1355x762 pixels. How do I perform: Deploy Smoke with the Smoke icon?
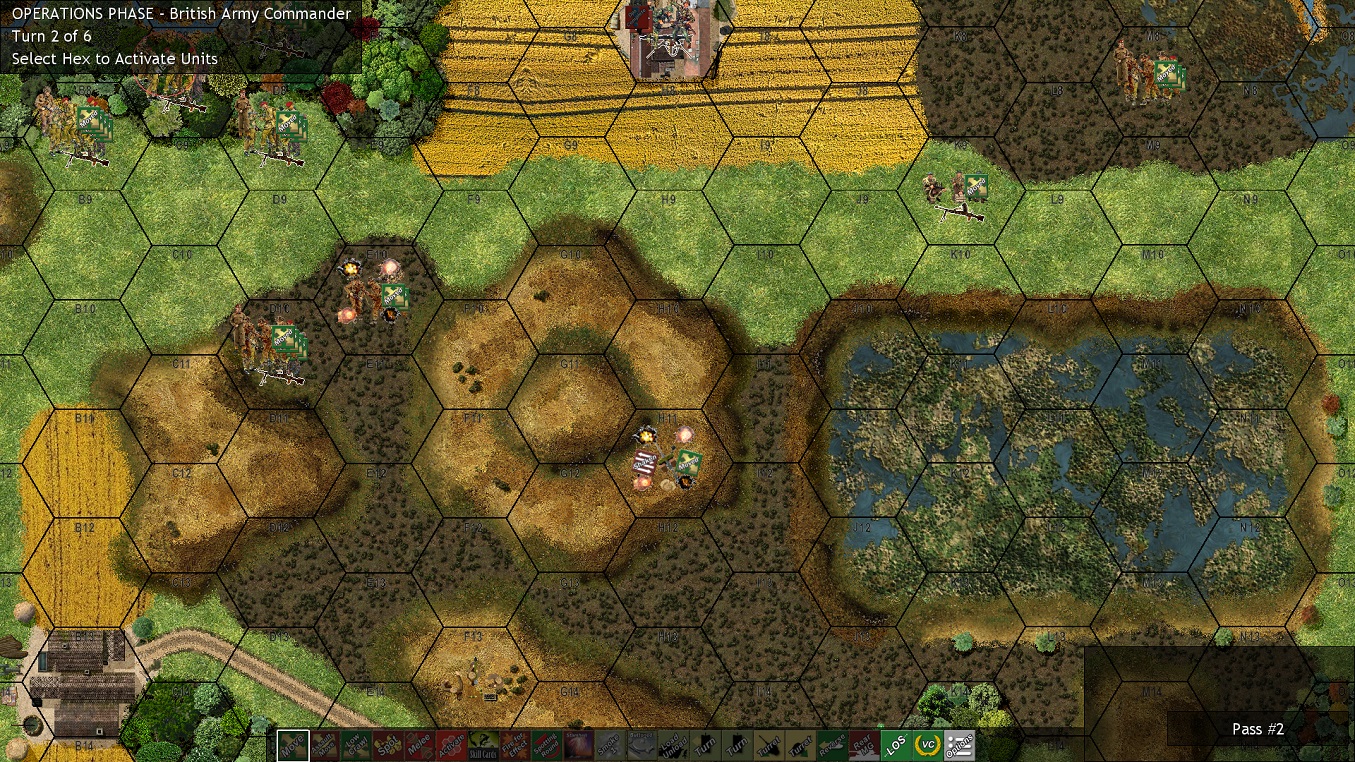click(x=609, y=745)
